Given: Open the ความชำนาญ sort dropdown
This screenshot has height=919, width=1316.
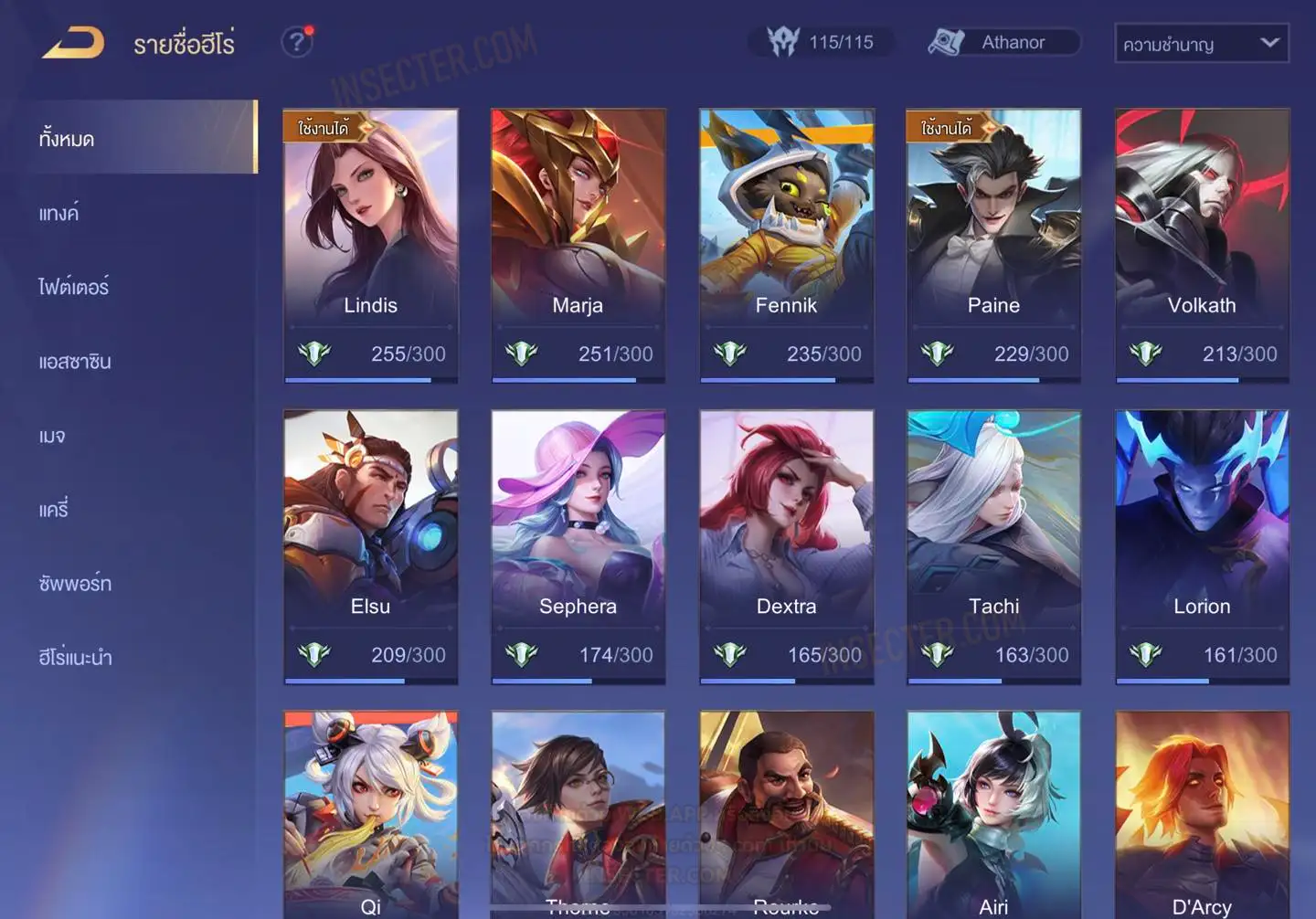Looking at the screenshot, I should click(1201, 43).
